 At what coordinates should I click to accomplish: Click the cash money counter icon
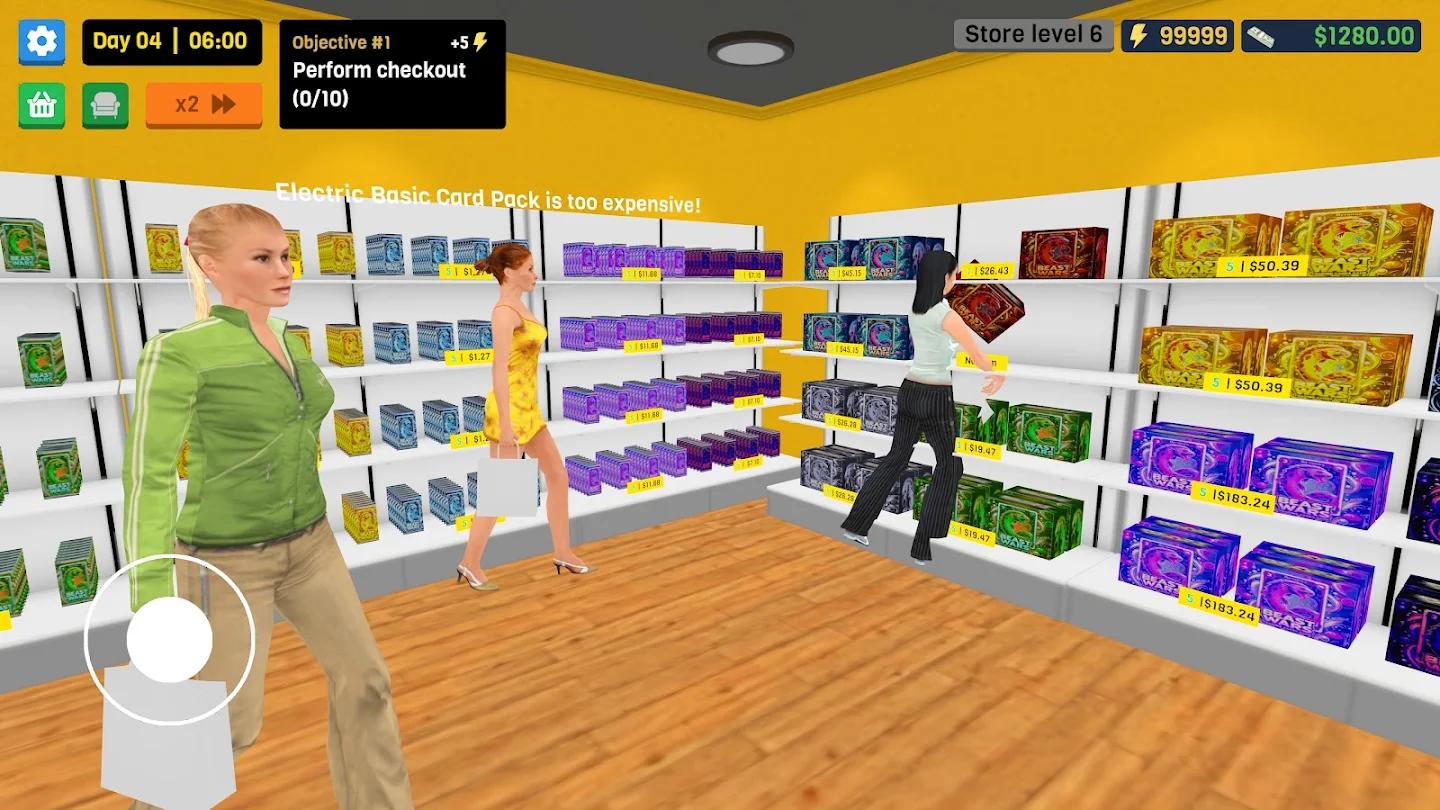tap(1261, 35)
